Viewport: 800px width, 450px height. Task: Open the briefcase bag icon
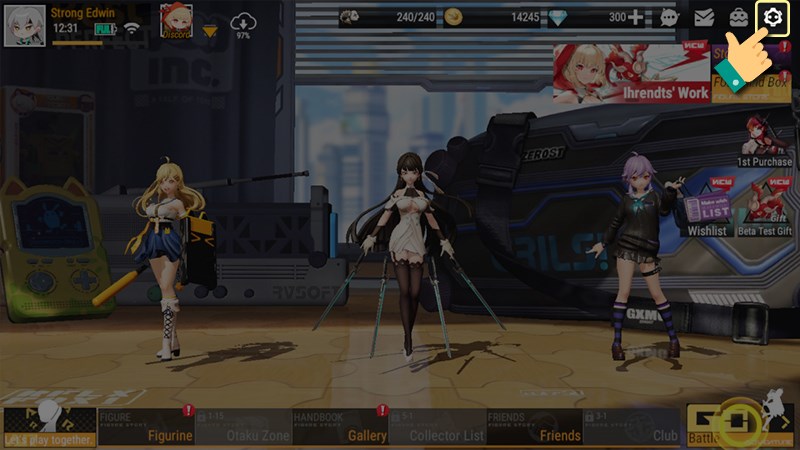[x=738, y=17]
